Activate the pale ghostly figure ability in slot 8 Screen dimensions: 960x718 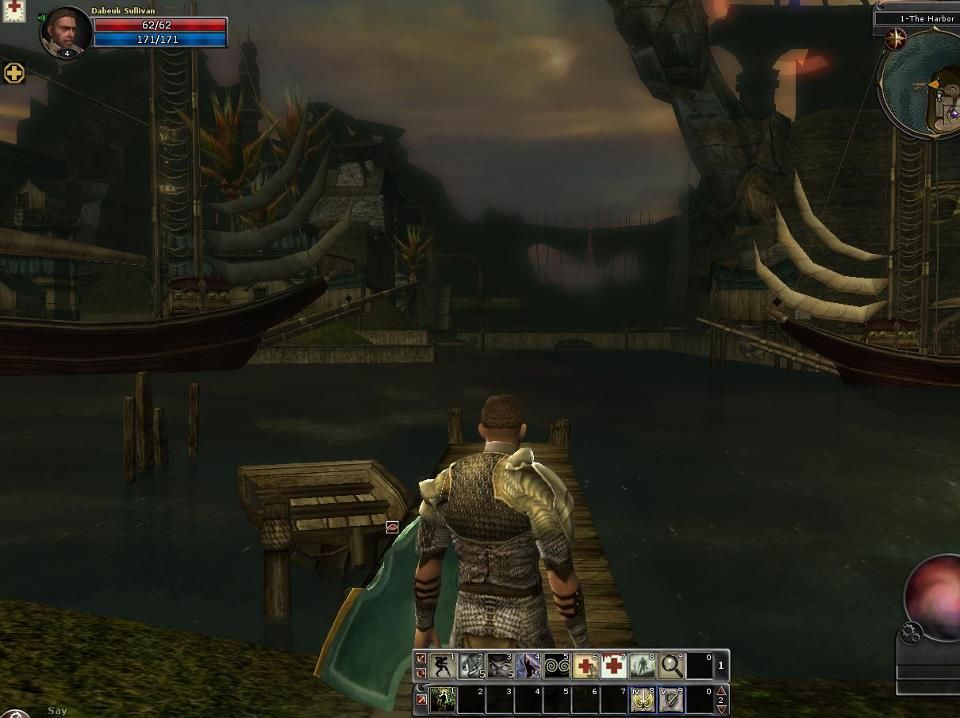click(642, 666)
